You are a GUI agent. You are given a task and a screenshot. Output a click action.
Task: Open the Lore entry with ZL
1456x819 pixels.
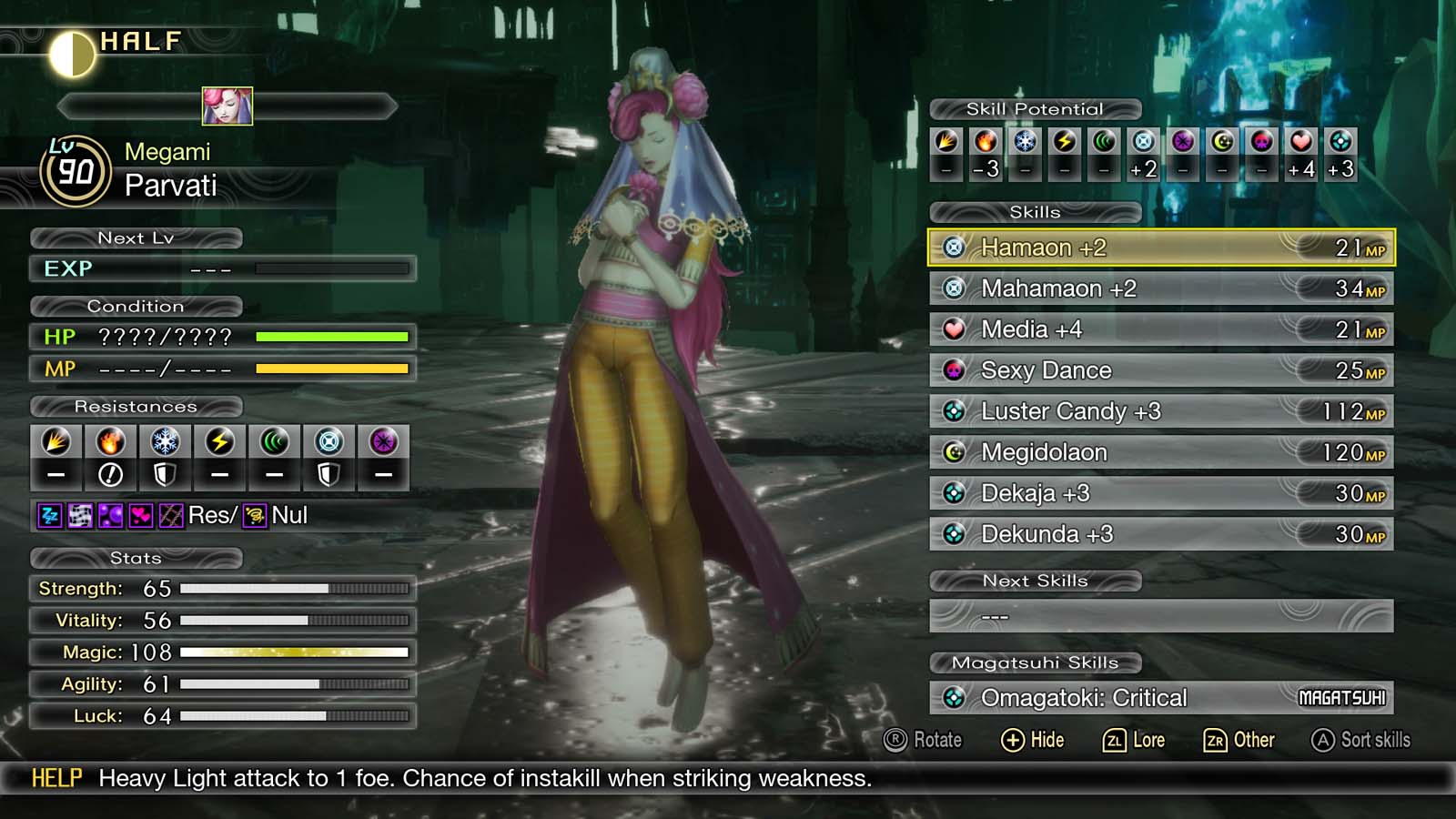coord(1136,740)
